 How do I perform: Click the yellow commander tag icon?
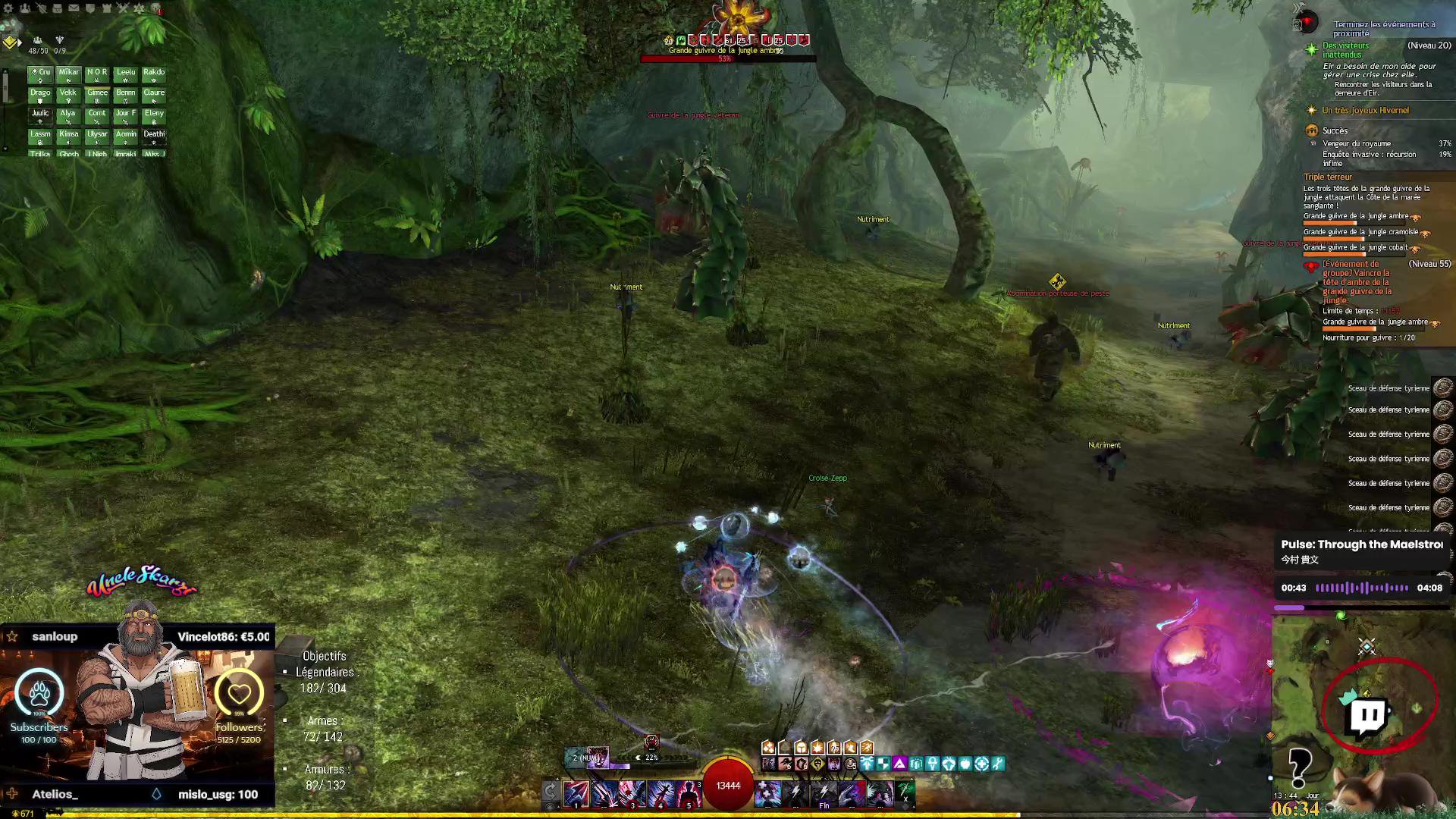(x=10, y=42)
